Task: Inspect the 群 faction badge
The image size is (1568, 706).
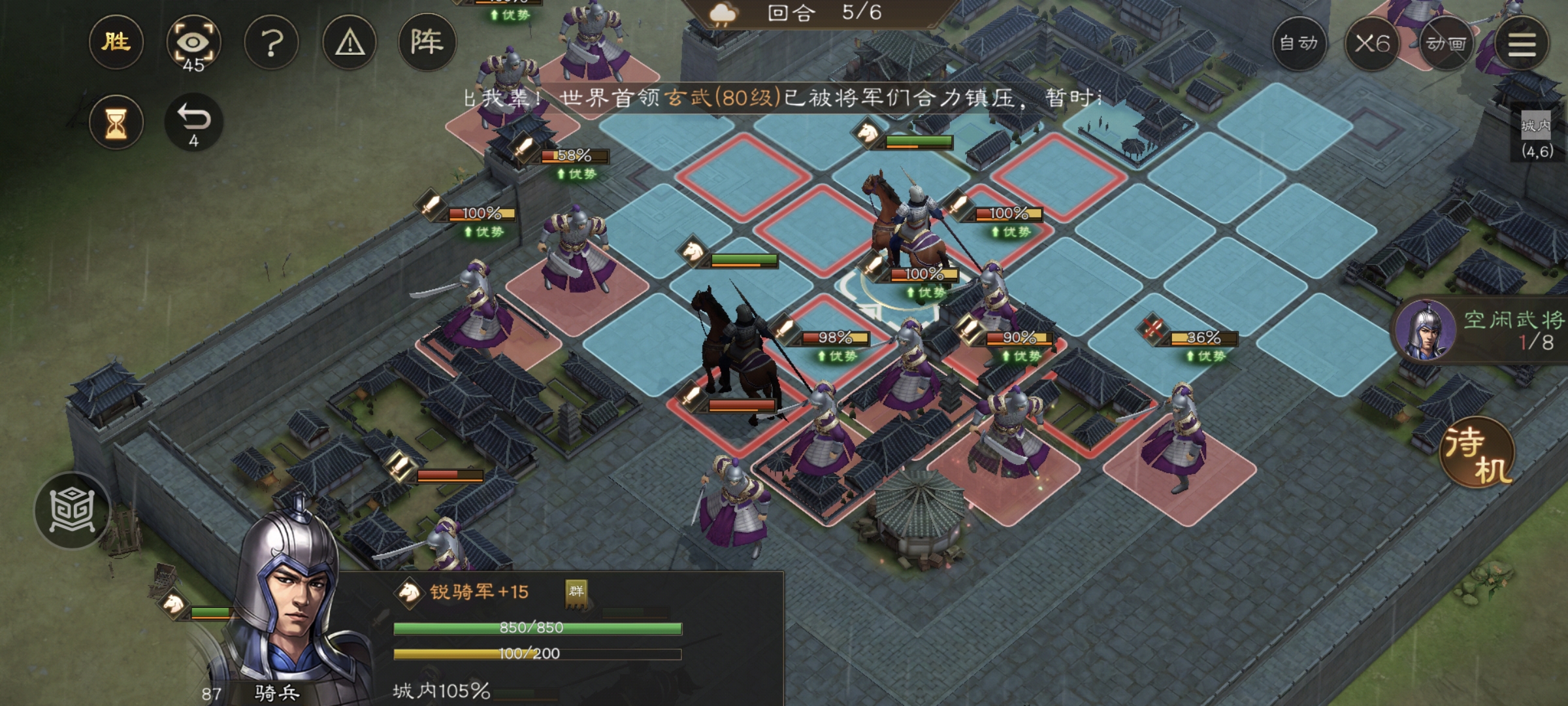Action: point(576,592)
